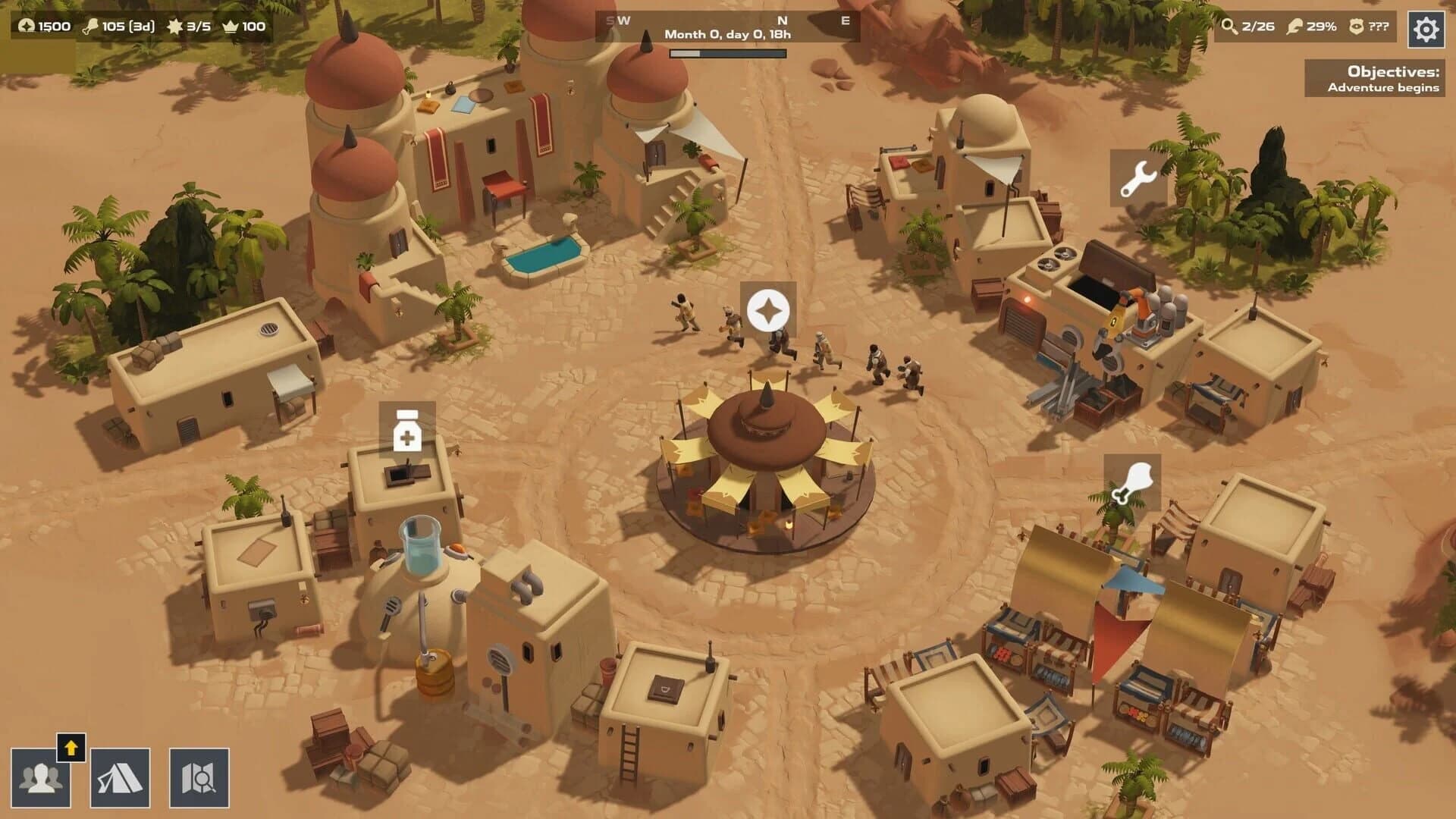Viewport: 1456px width, 819px height.
Task: Open the settings gear menu
Action: point(1428,30)
